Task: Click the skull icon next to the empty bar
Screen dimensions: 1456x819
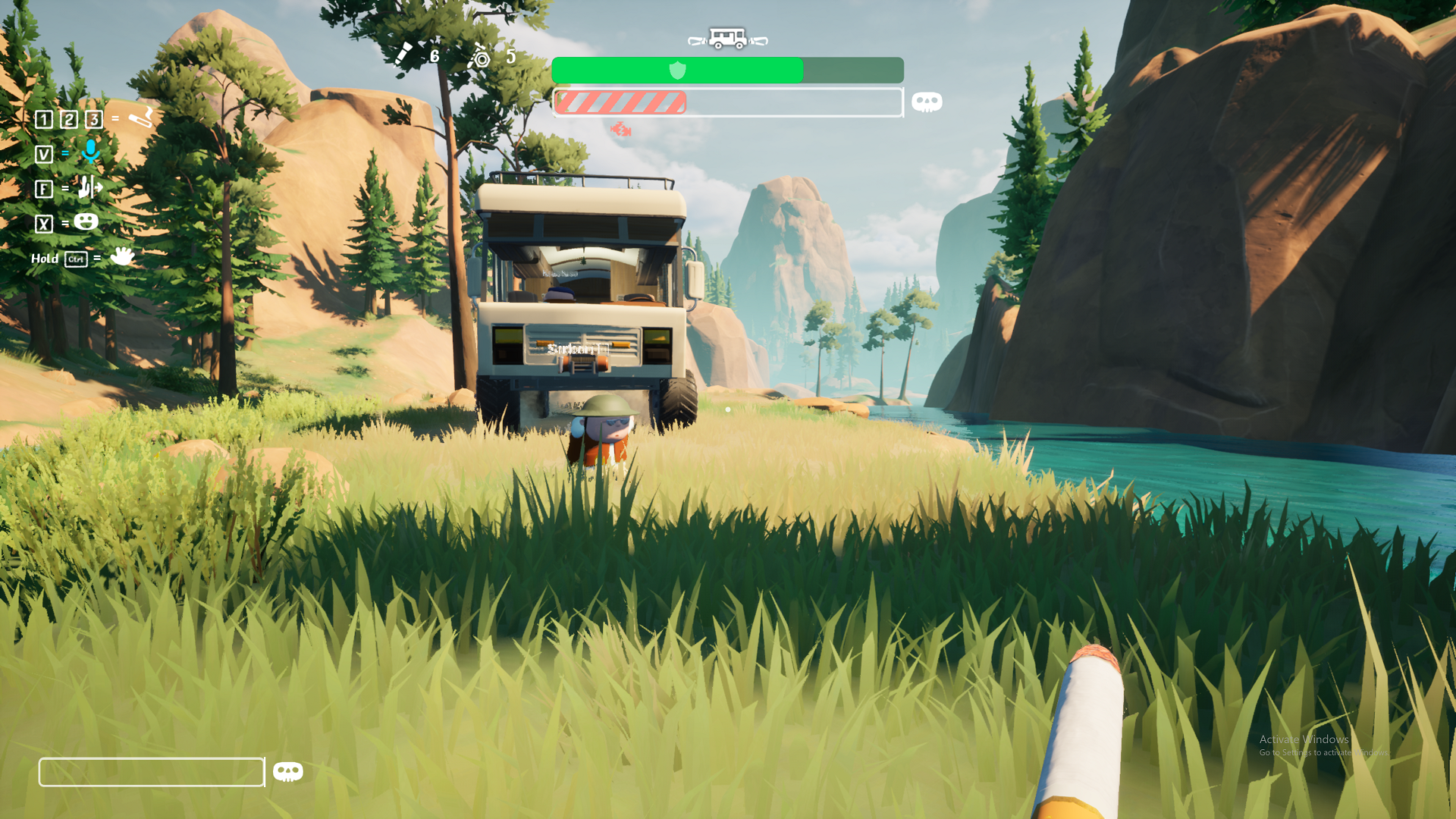Action: [x=287, y=772]
